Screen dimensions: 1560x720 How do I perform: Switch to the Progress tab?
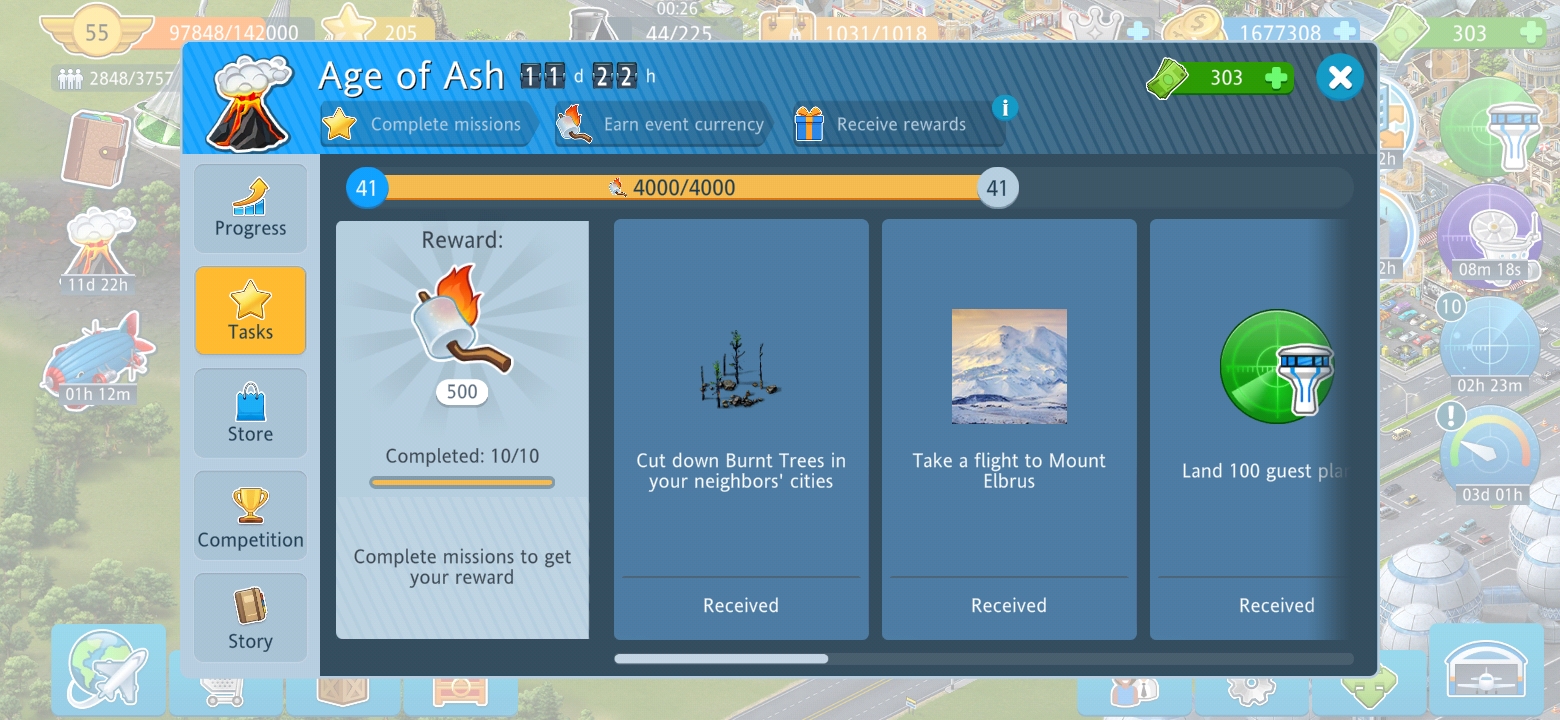click(250, 208)
